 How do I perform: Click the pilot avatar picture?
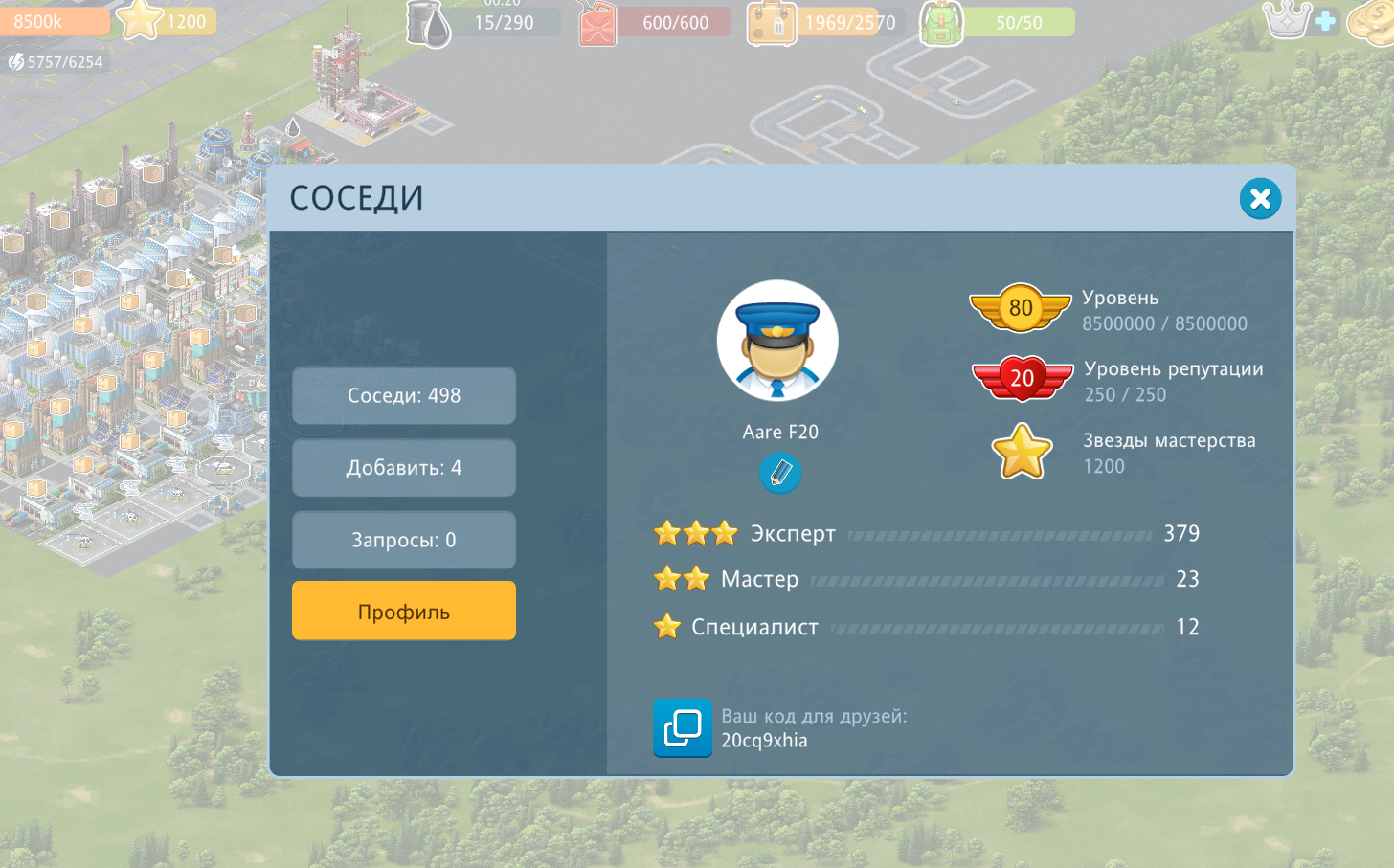click(x=777, y=341)
